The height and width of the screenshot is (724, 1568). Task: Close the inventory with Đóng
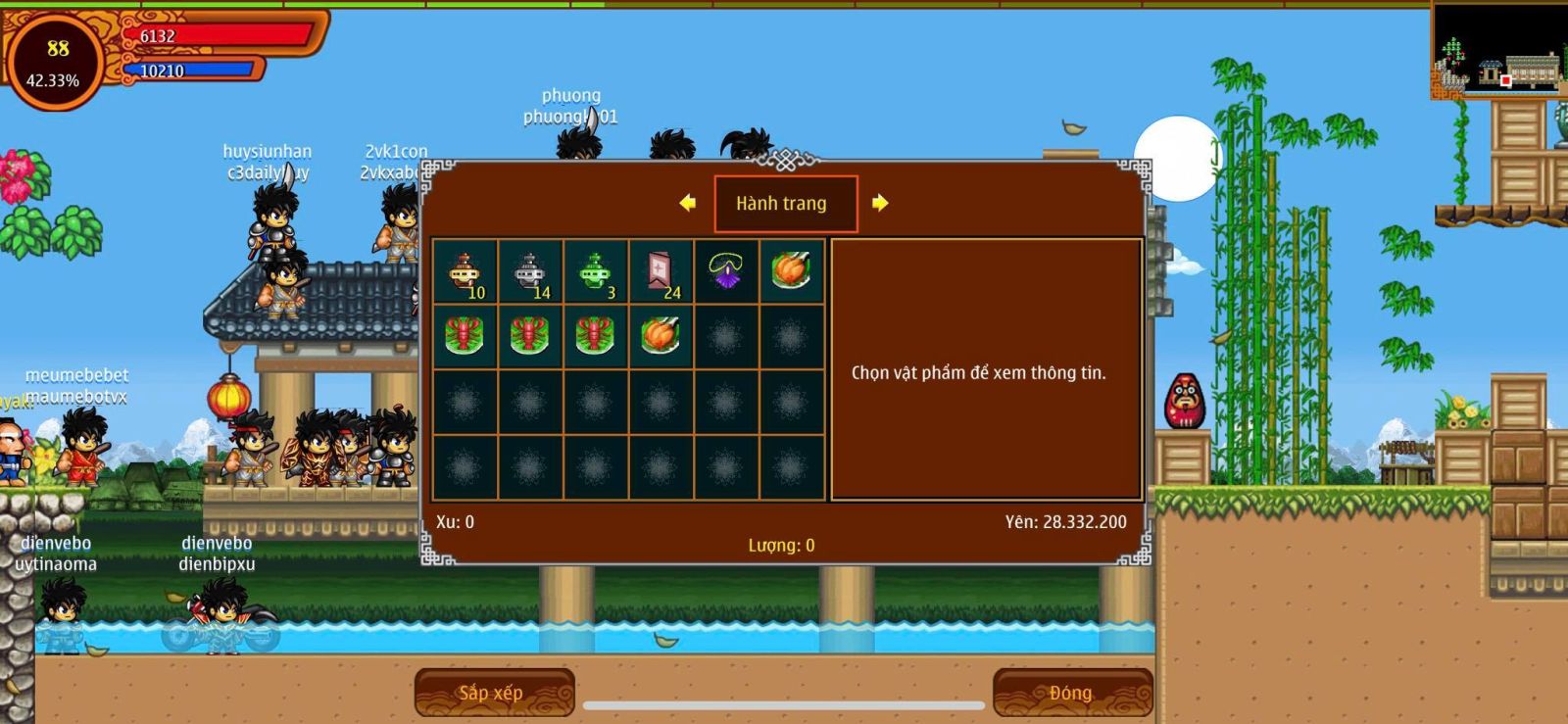pyautogui.click(x=1072, y=693)
